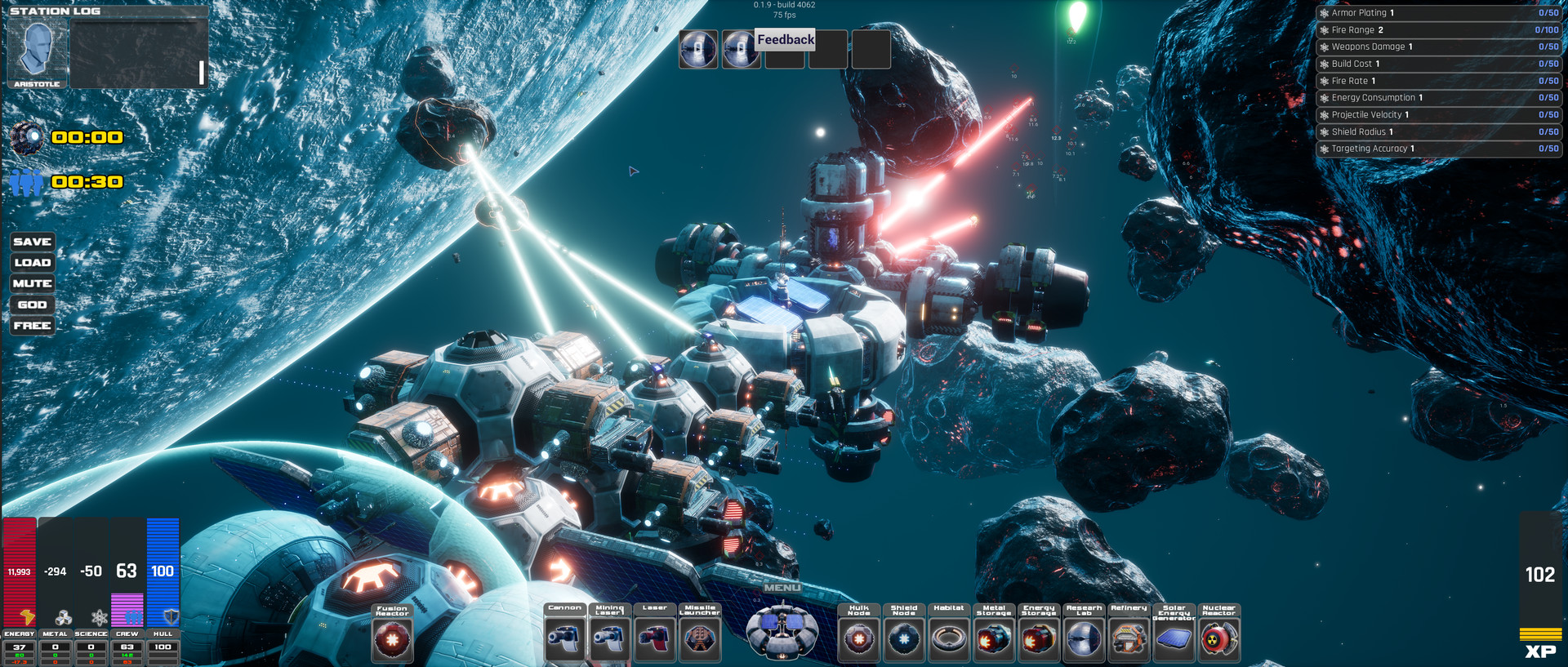Viewport: 1568px width, 667px height.
Task: Select the Shield Node module icon
Action: [903, 639]
